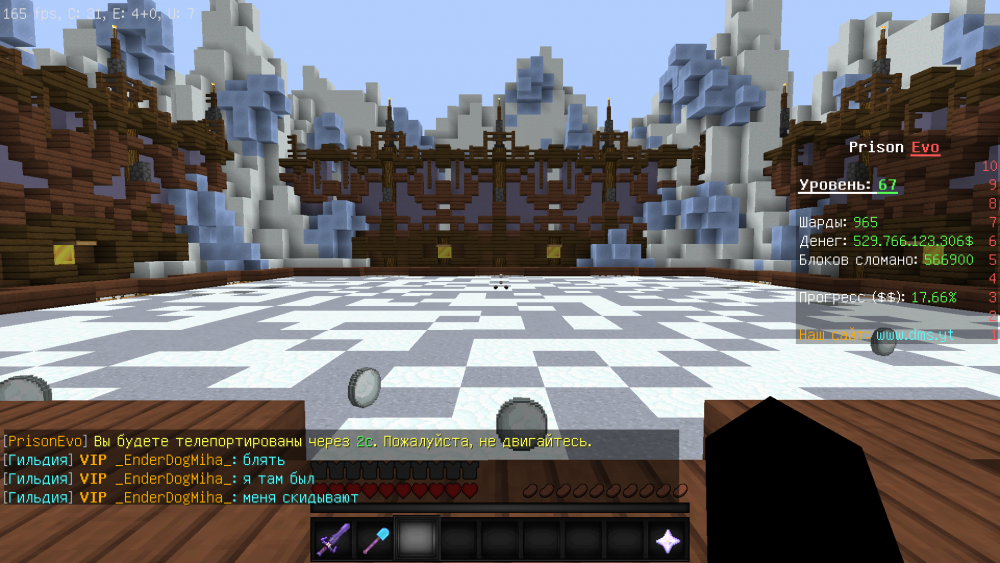Click the PrisonEvo teleport chat message

[298, 441]
